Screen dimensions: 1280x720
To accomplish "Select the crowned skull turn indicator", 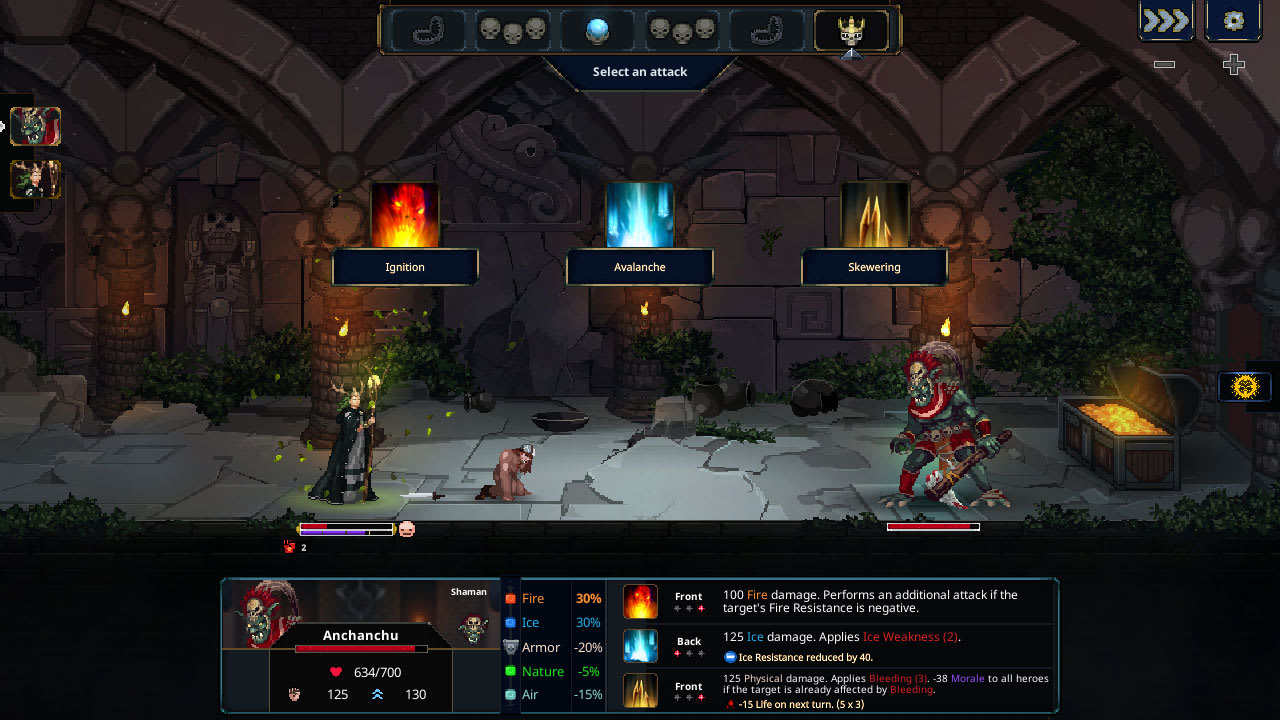I will coord(852,31).
